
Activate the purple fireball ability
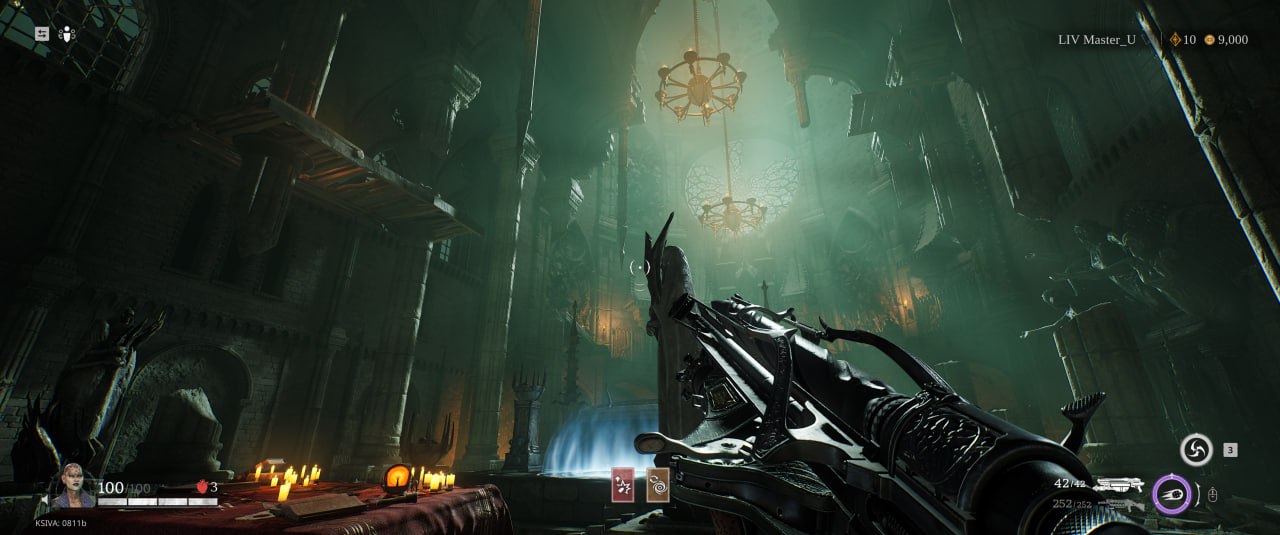(1171, 494)
